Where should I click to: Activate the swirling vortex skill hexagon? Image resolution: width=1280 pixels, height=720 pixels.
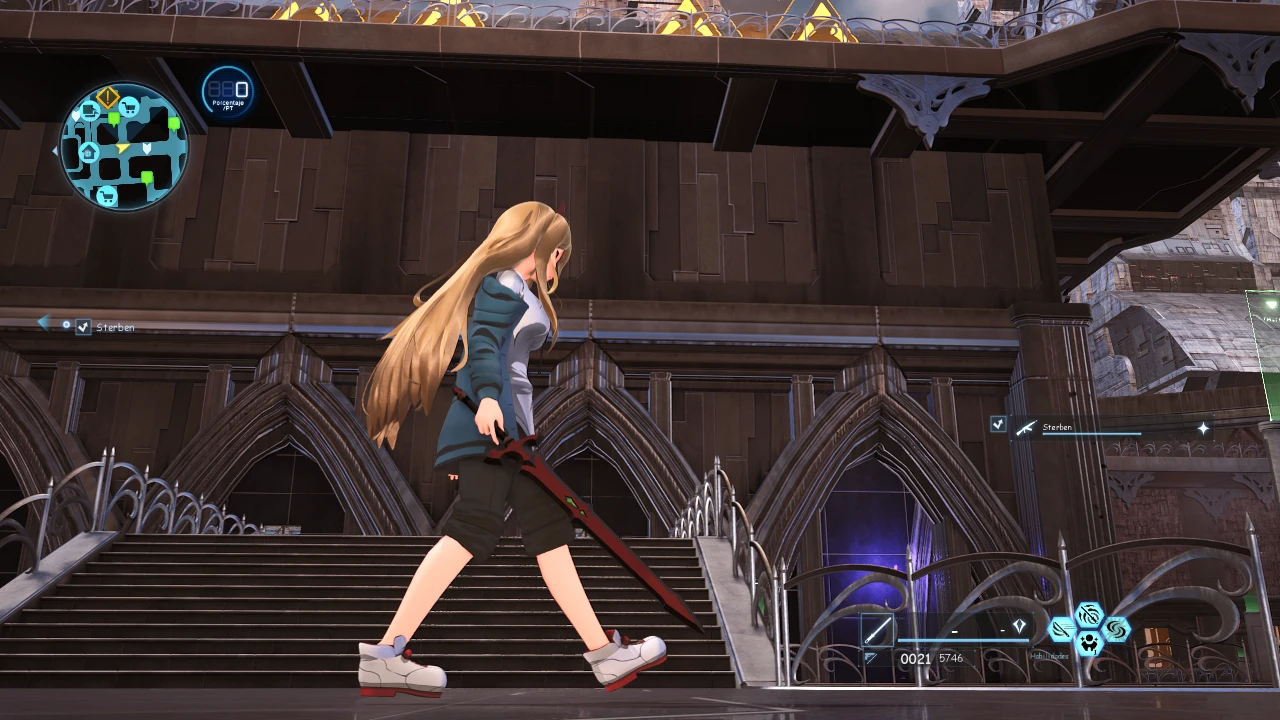click(x=1115, y=629)
